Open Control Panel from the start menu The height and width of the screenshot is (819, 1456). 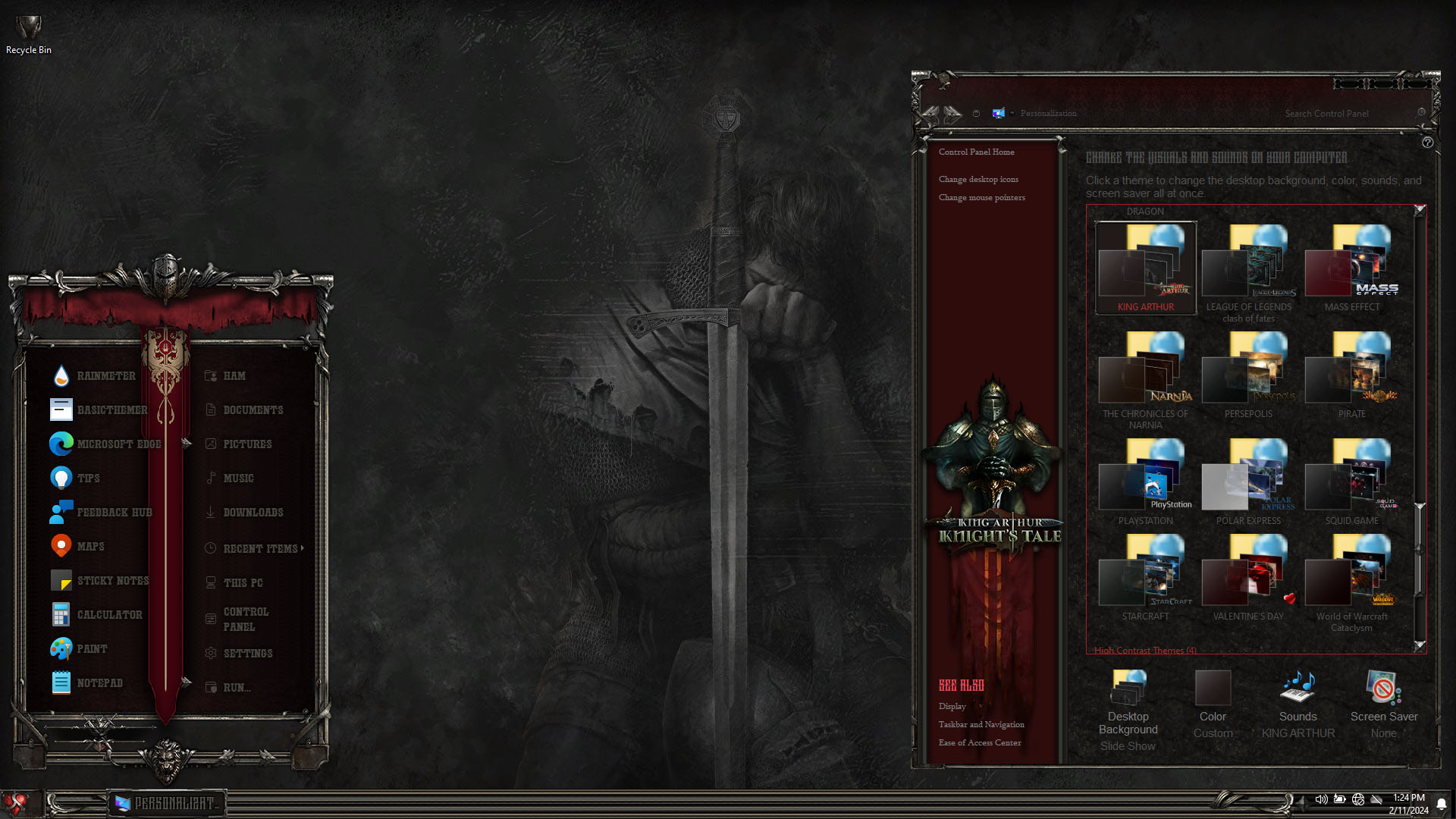click(245, 620)
